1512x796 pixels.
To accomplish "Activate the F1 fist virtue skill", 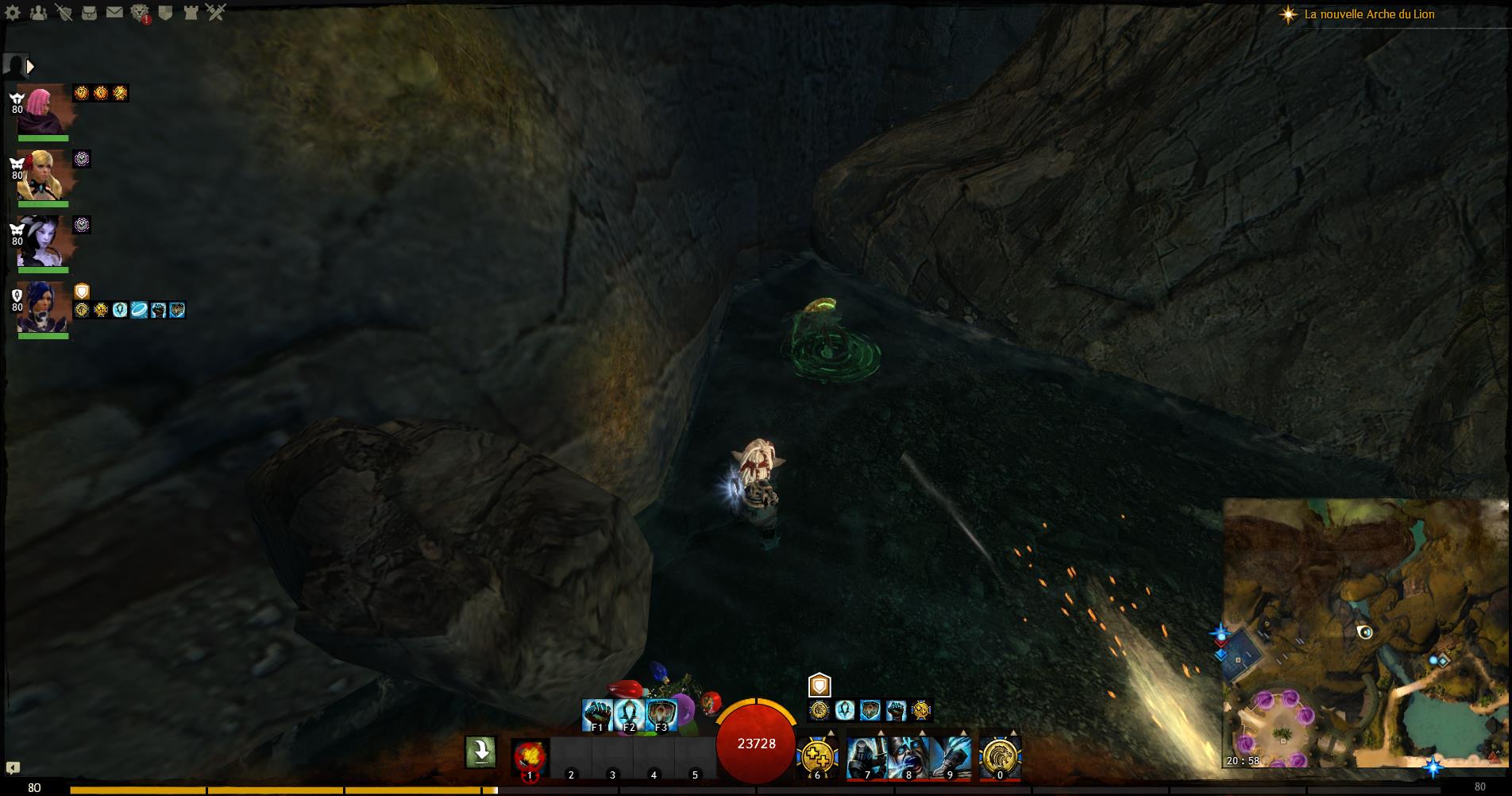I will click(x=596, y=715).
